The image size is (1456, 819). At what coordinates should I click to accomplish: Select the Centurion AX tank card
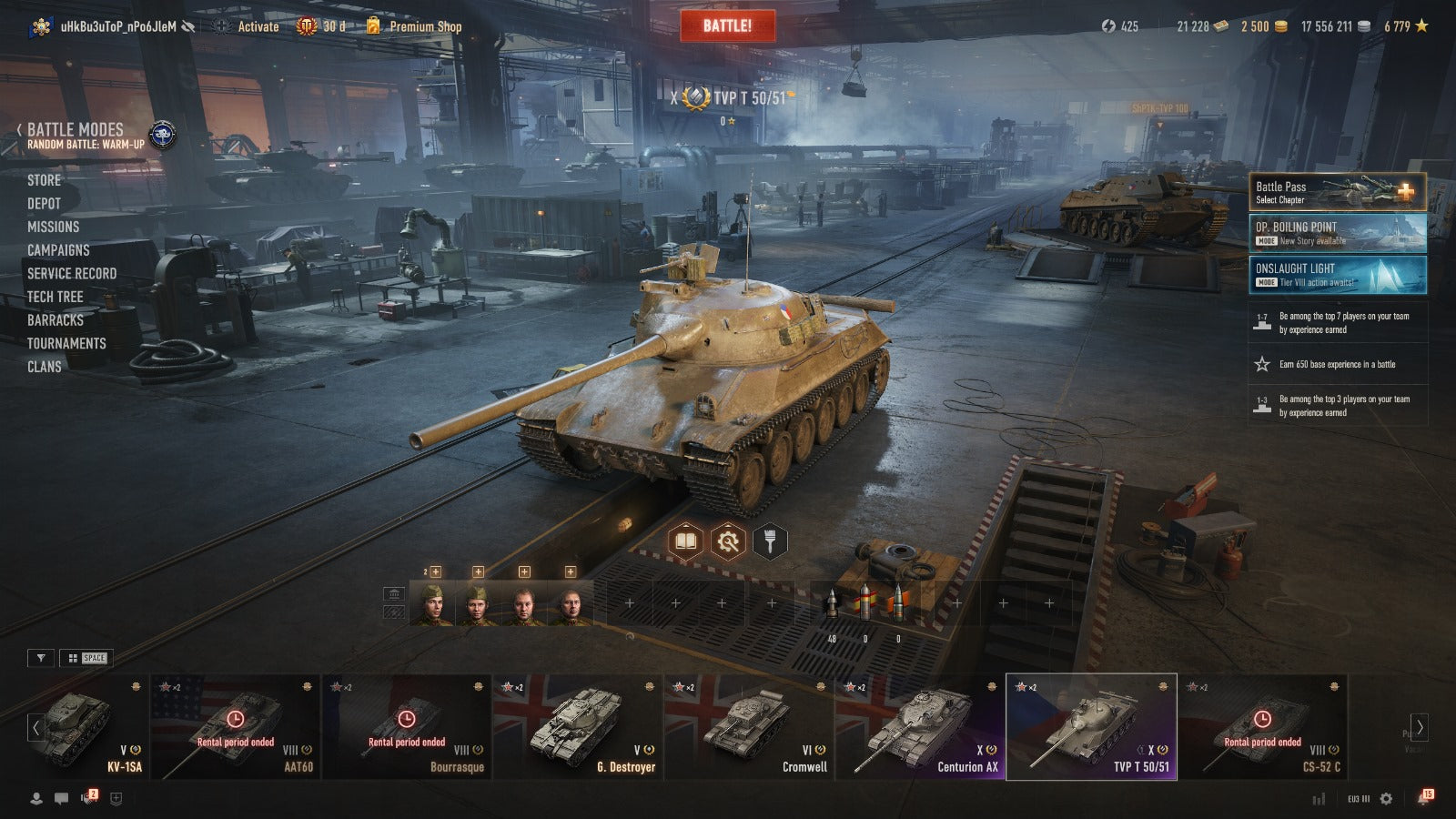tap(920, 726)
